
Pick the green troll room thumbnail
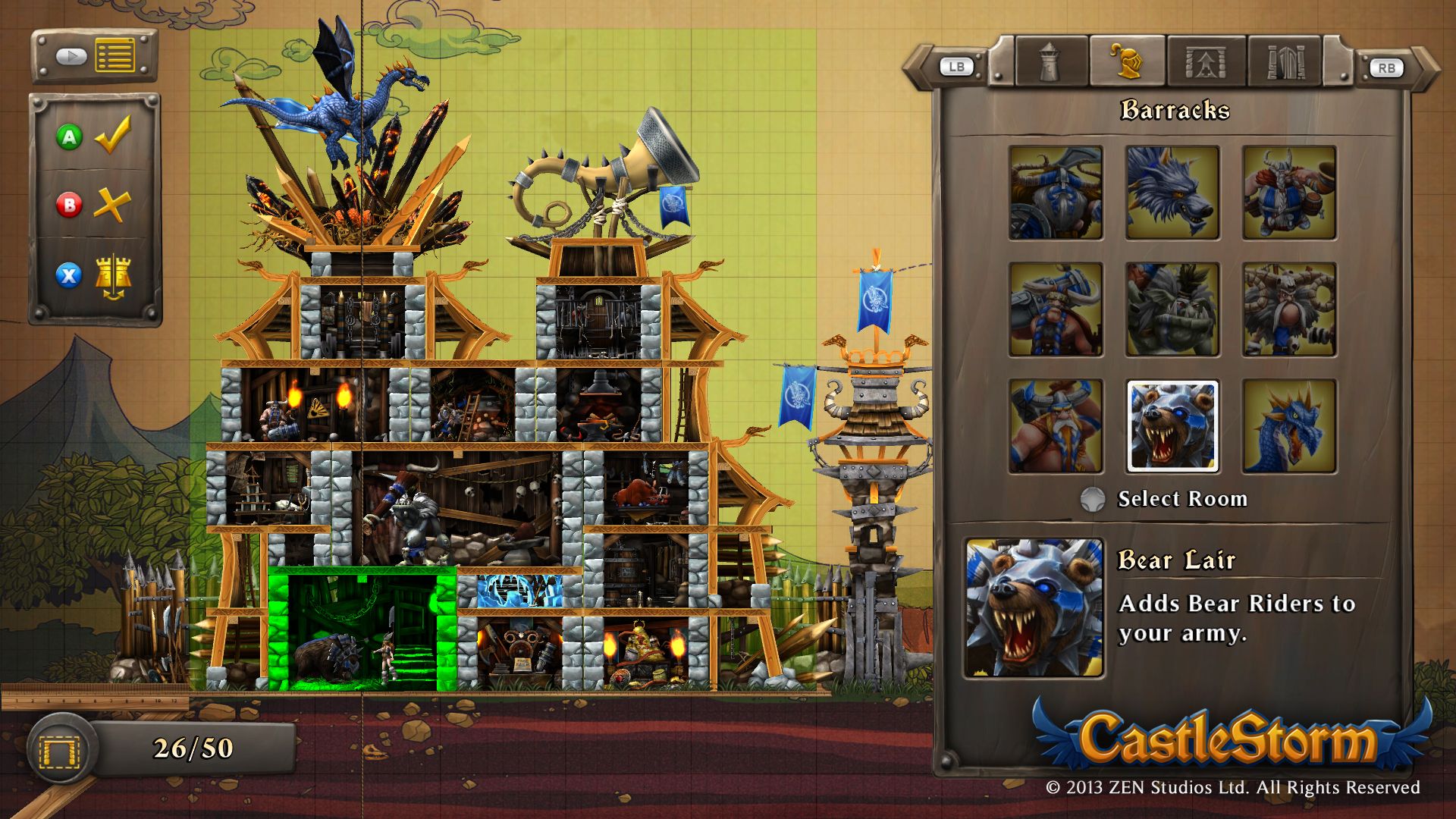1171,310
